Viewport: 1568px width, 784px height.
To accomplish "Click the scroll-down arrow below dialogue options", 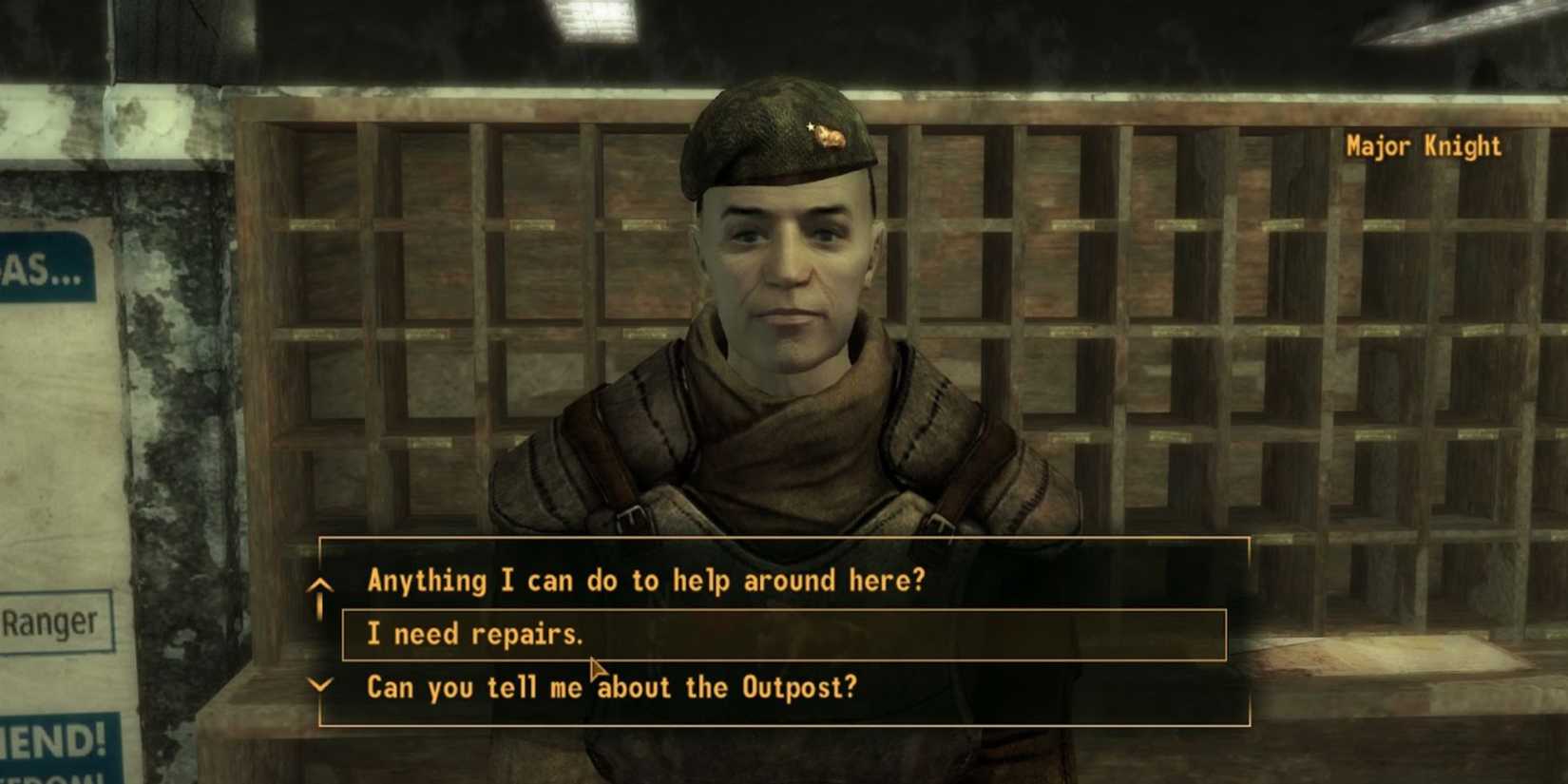I will pos(321,682).
